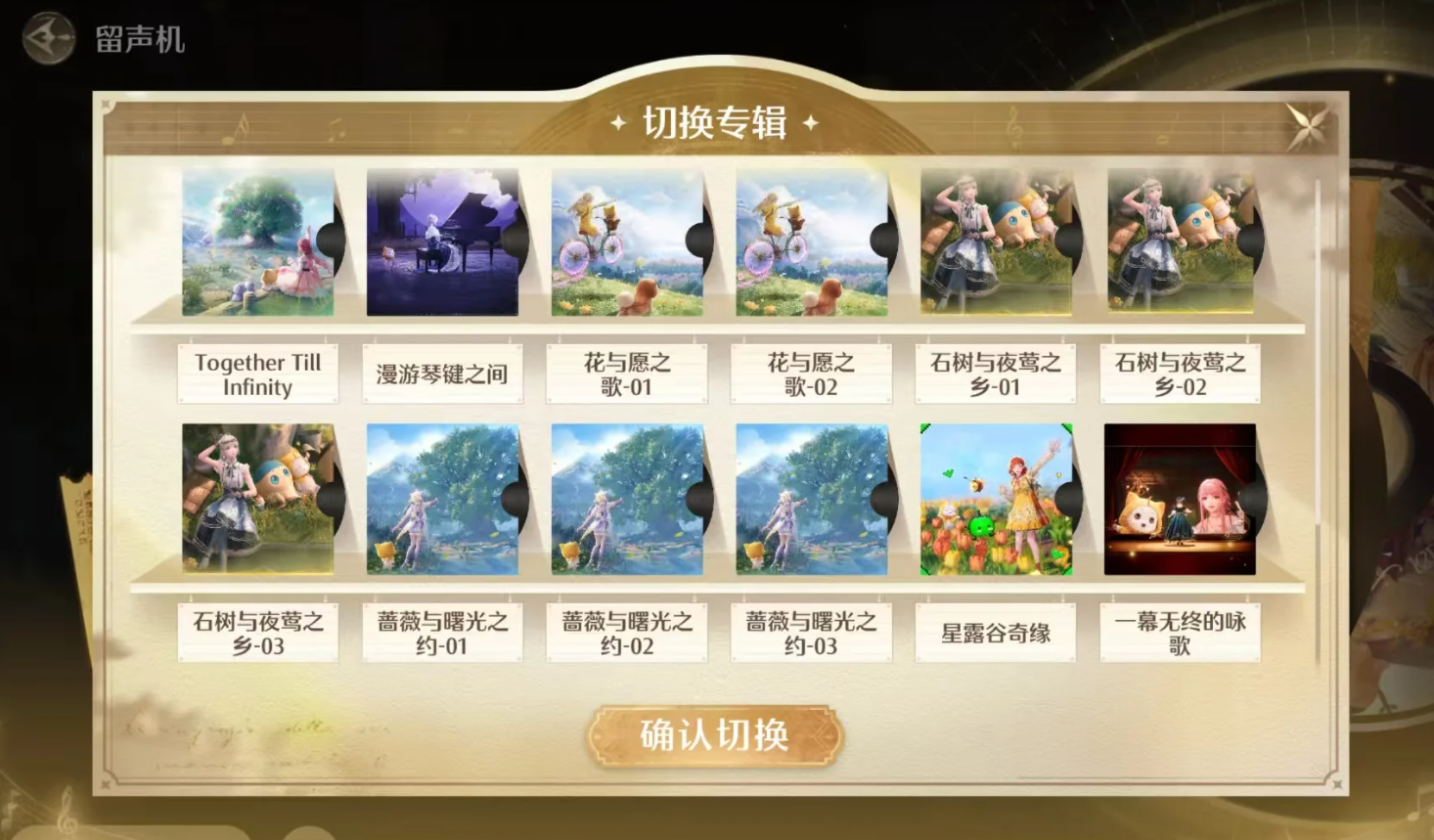Select the 石树与夜莺之乡-03 album cover
Image resolution: width=1434 pixels, height=840 pixels.
(x=257, y=501)
